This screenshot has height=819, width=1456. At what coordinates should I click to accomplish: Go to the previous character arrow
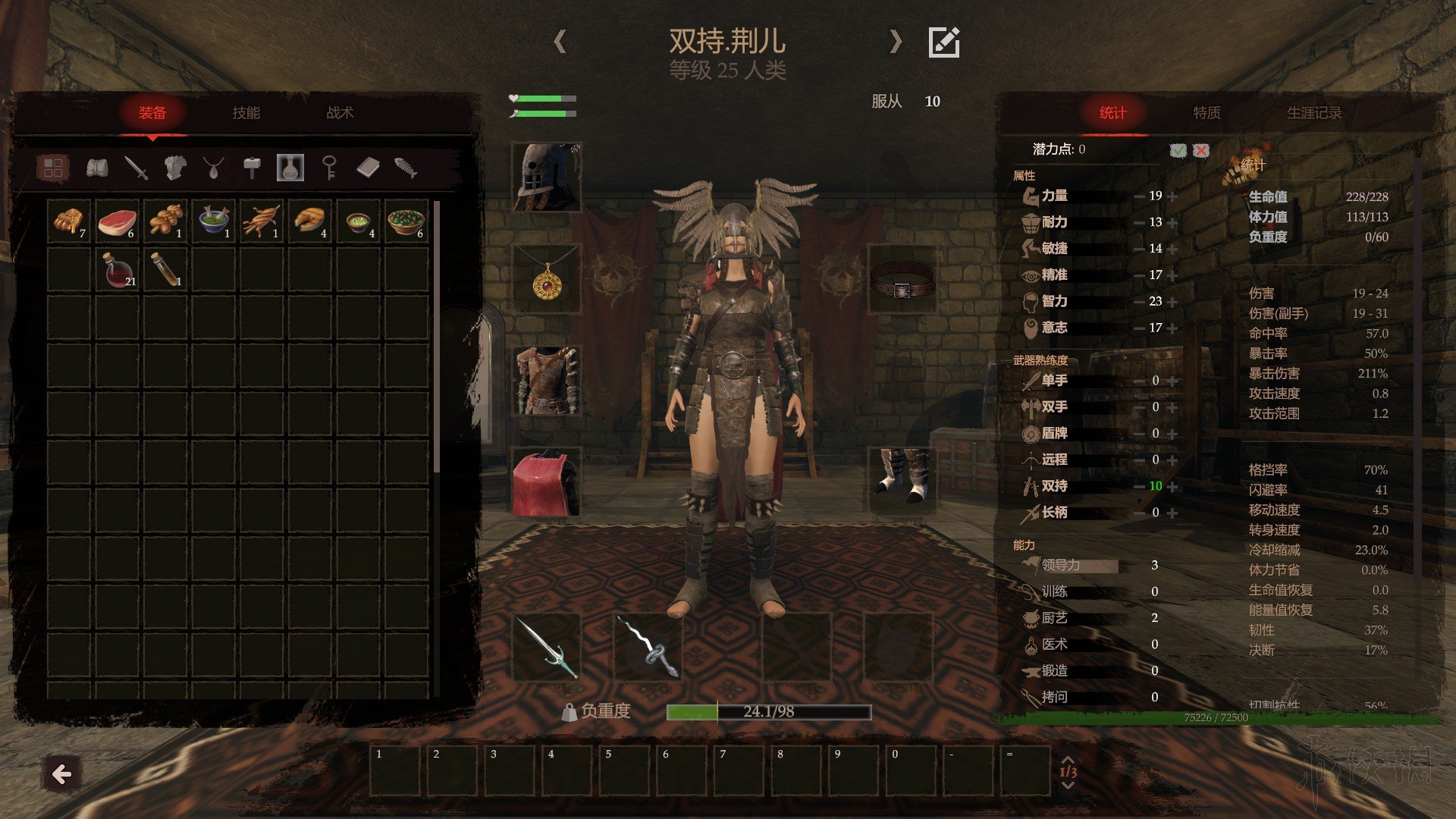click(560, 42)
